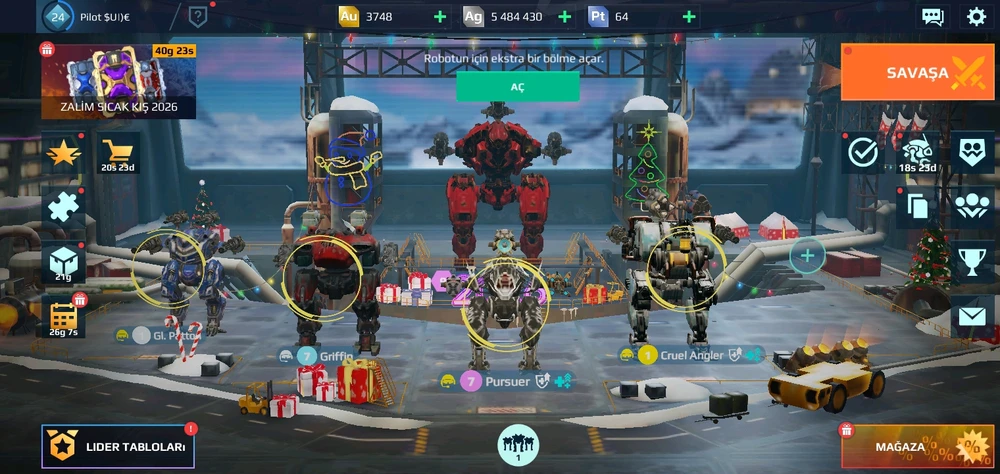Open the settings gear
This screenshot has width=1000, height=474.
tap(976, 16)
